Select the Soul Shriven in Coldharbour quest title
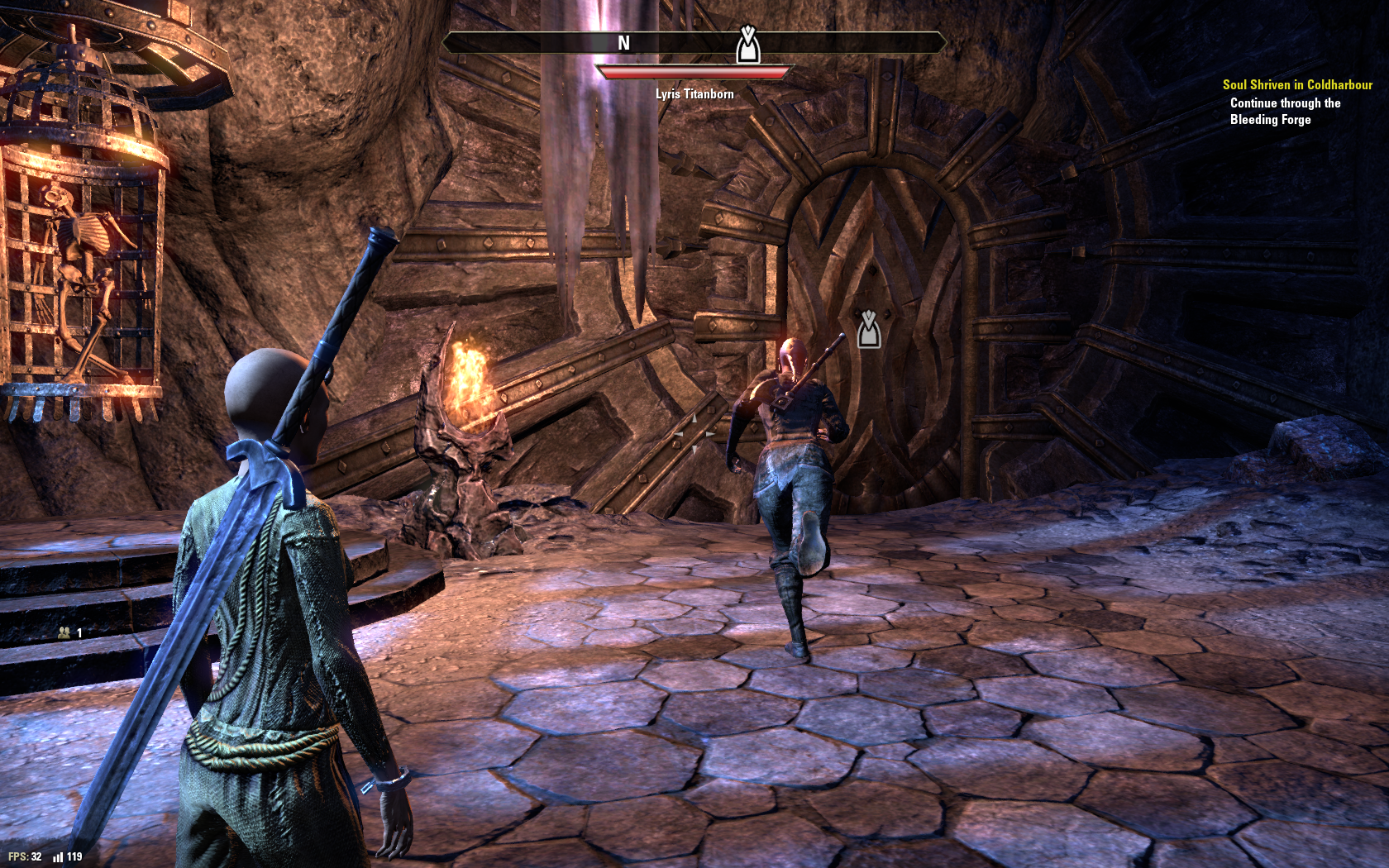The height and width of the screenshot is (868, 1389). click(1296, 84)
